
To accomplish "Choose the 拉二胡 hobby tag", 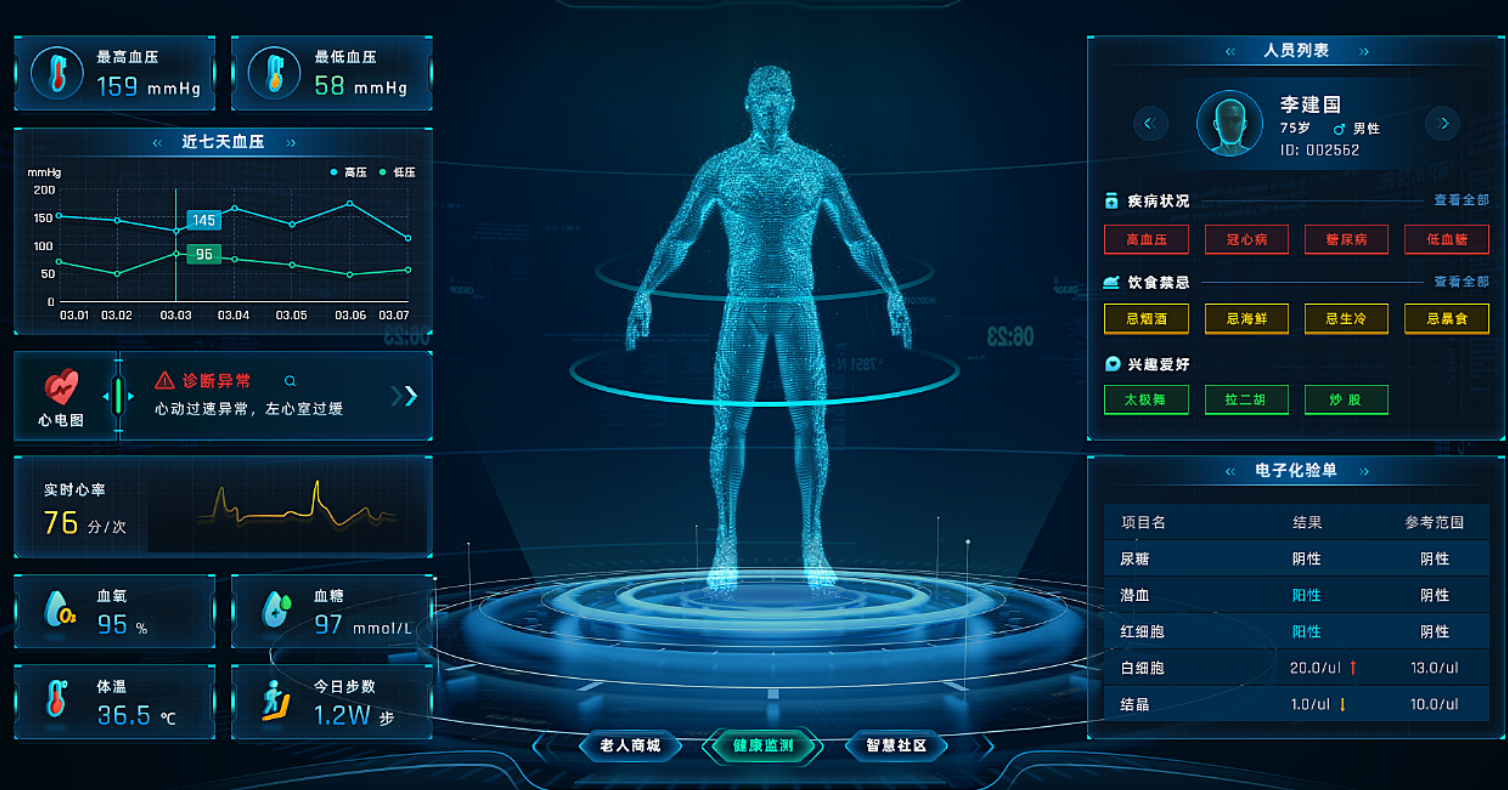I will tap(1246, 400).
